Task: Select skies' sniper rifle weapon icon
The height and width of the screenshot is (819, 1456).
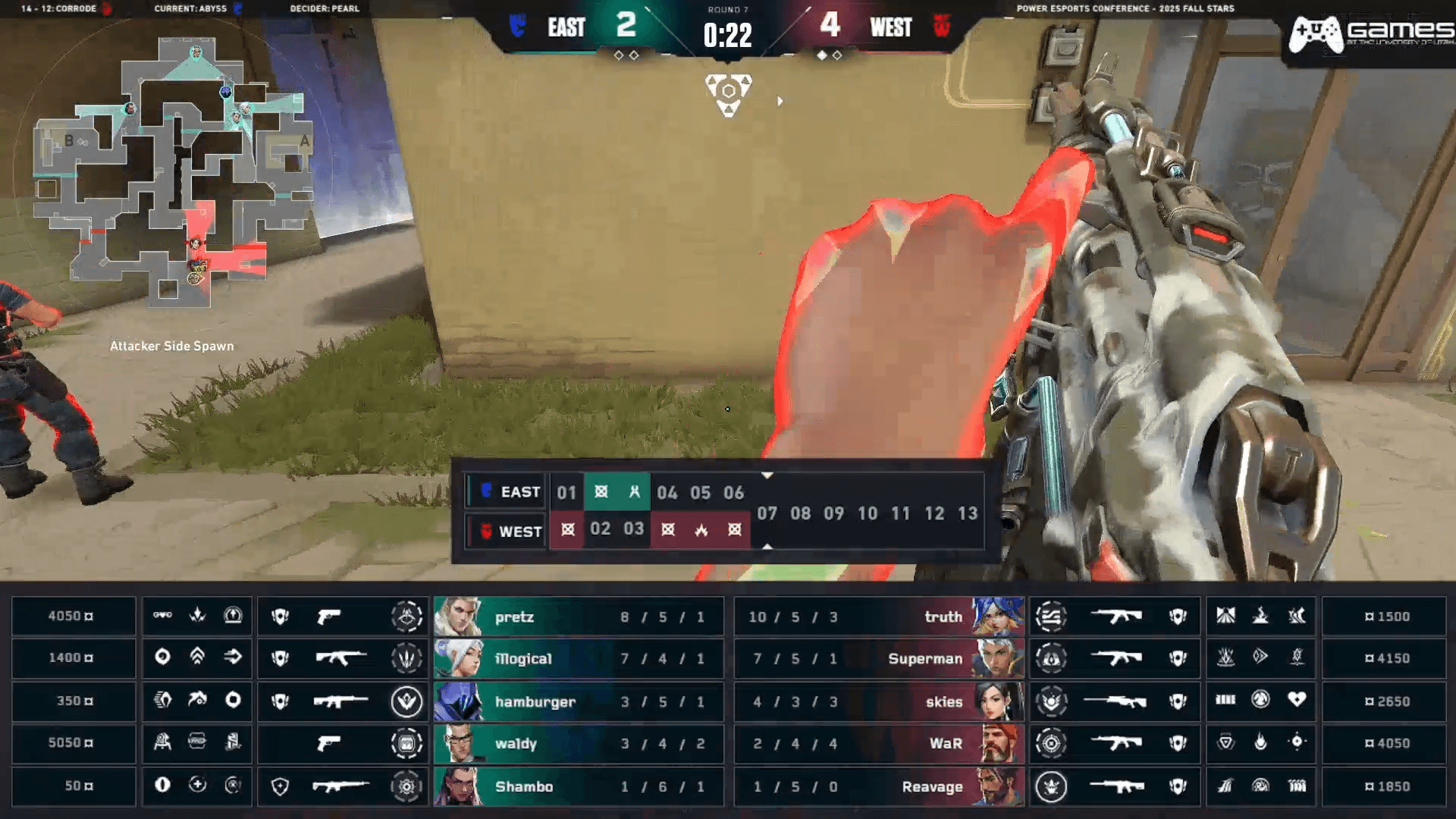Action: click(1114, 701)
